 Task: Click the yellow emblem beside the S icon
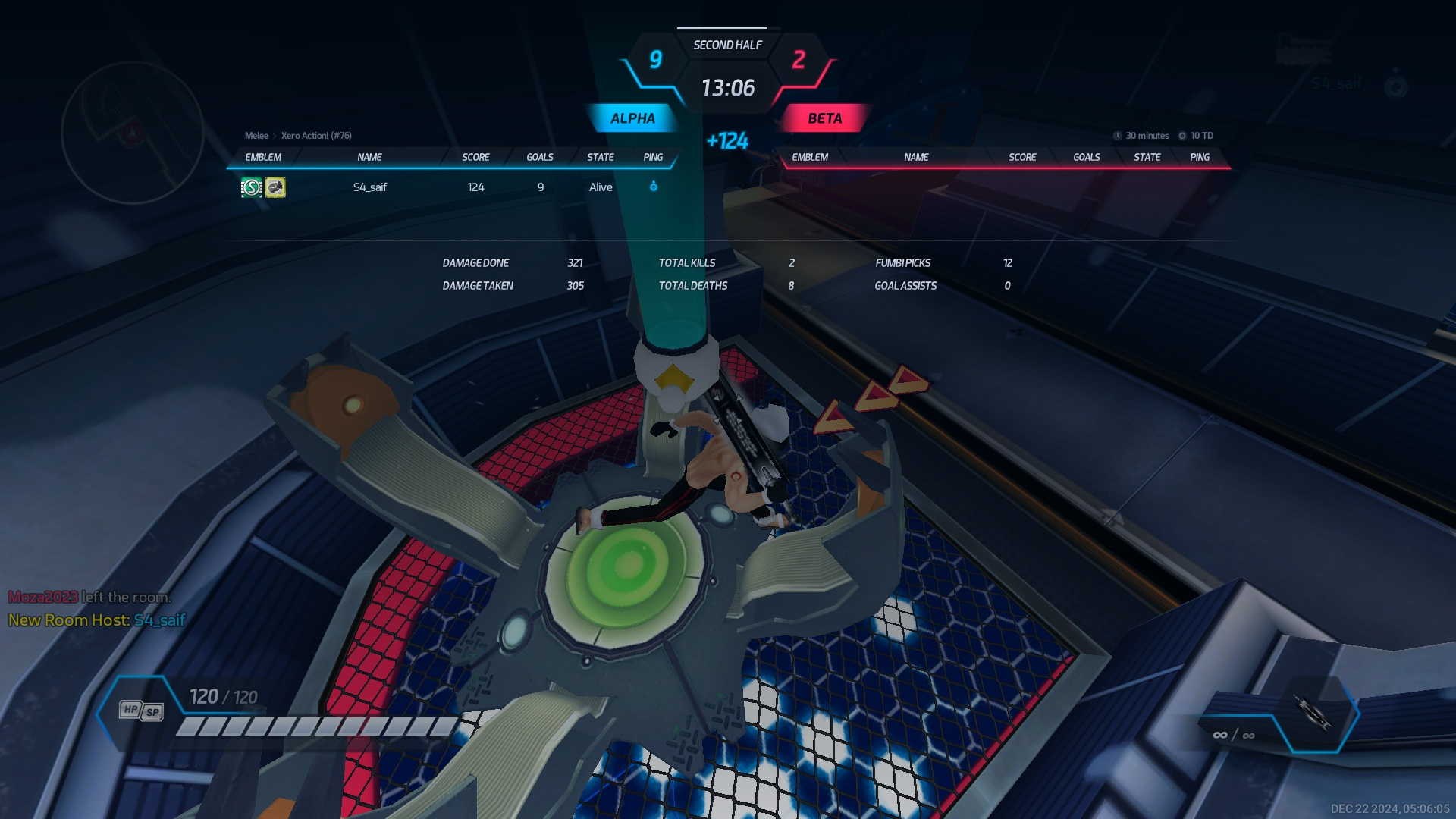pos(275,187)
